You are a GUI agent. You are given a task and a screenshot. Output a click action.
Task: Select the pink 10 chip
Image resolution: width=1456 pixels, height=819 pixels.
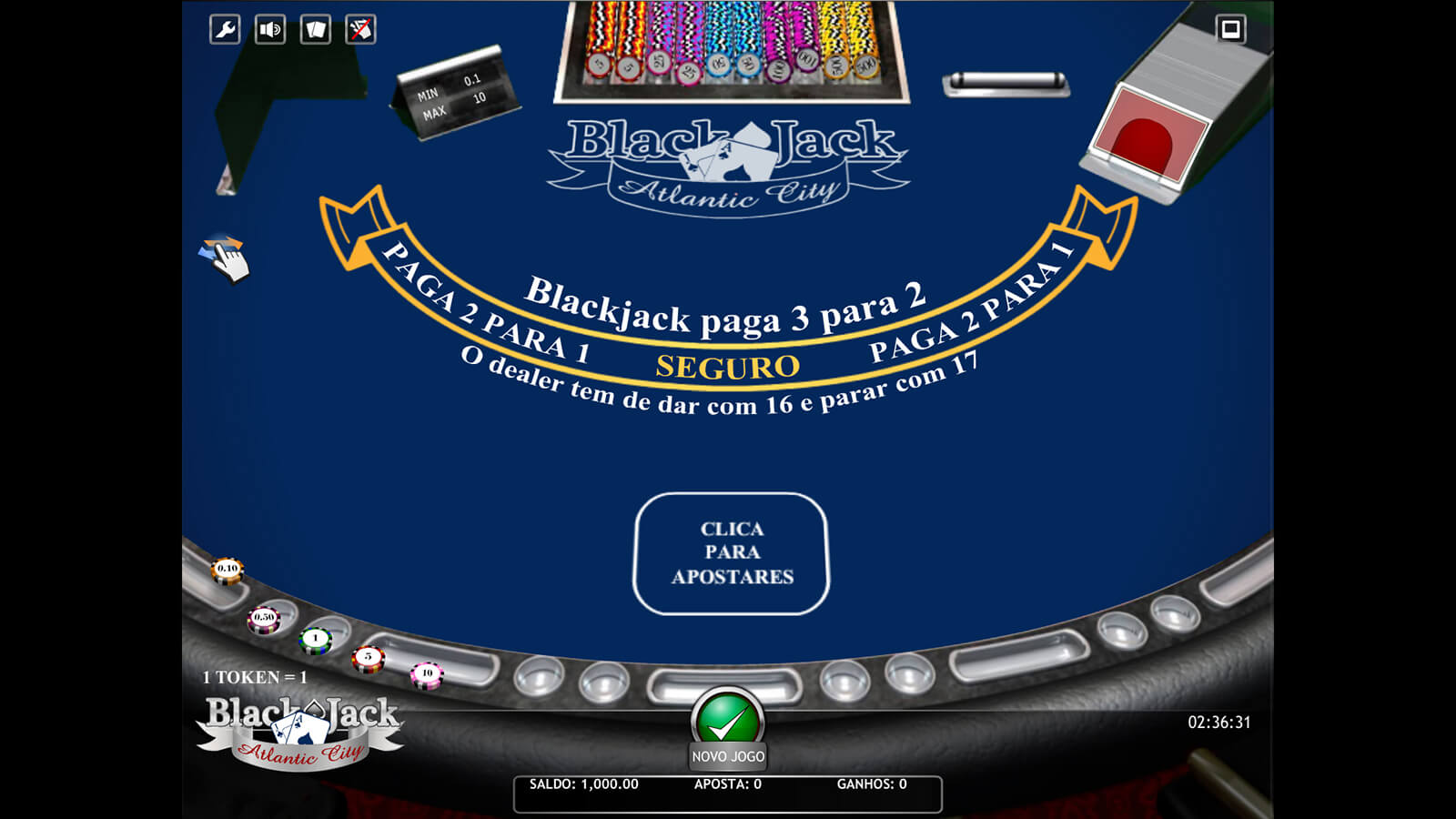point(426,674)
